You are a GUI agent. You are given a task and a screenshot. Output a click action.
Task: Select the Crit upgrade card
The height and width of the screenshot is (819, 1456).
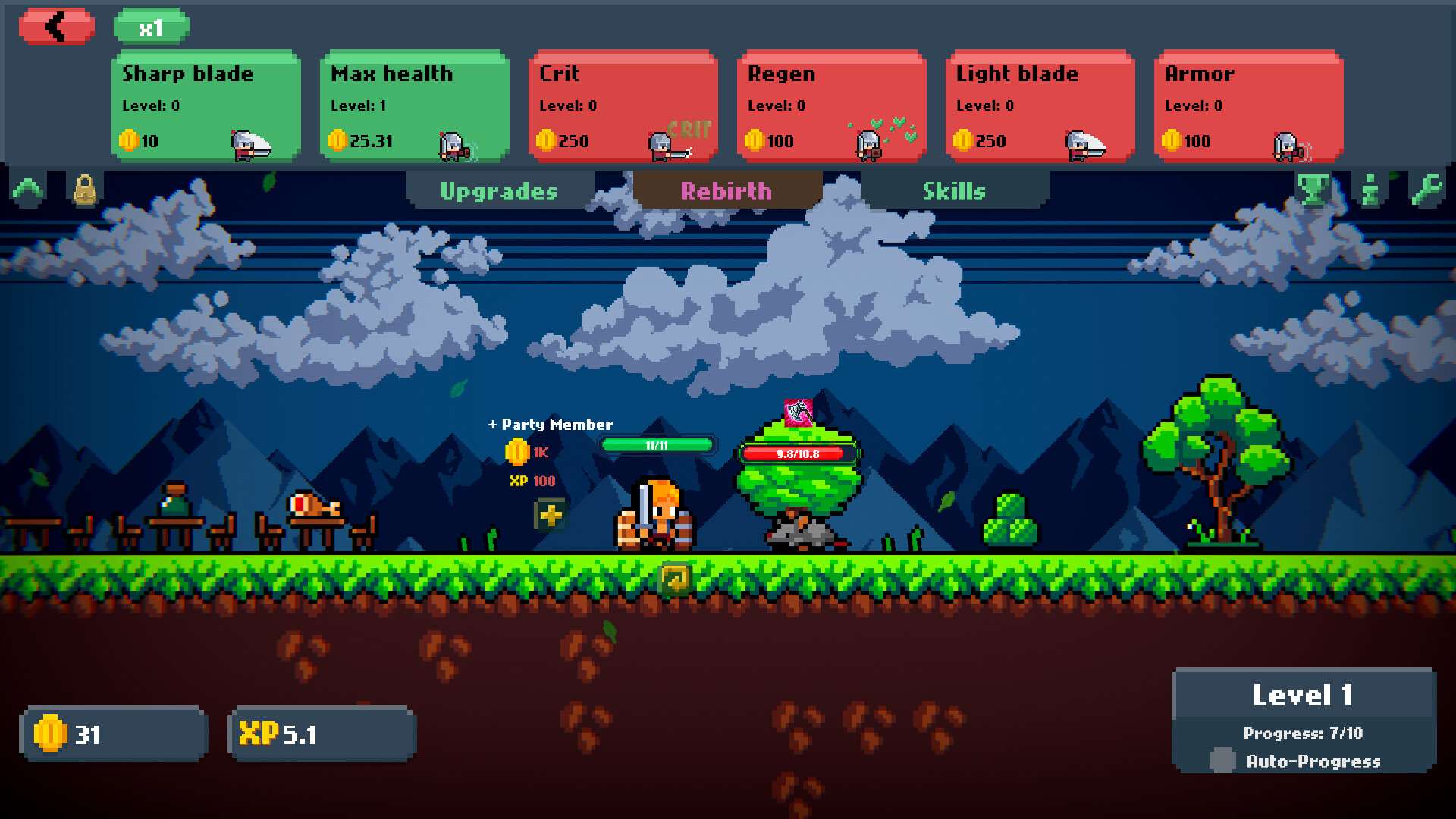coord(623,106)
